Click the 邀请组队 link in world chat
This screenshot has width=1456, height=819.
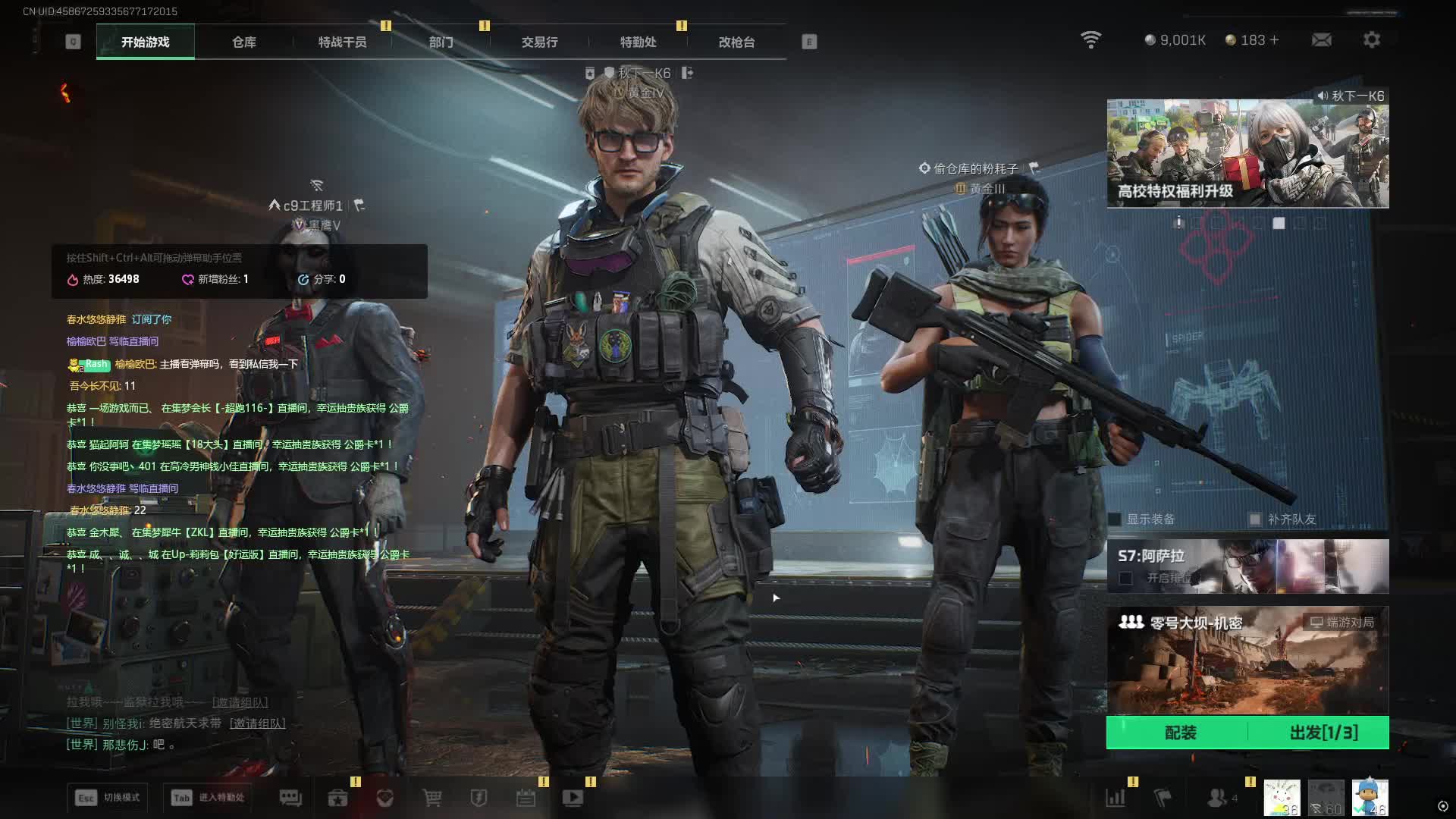pos(258,723)
